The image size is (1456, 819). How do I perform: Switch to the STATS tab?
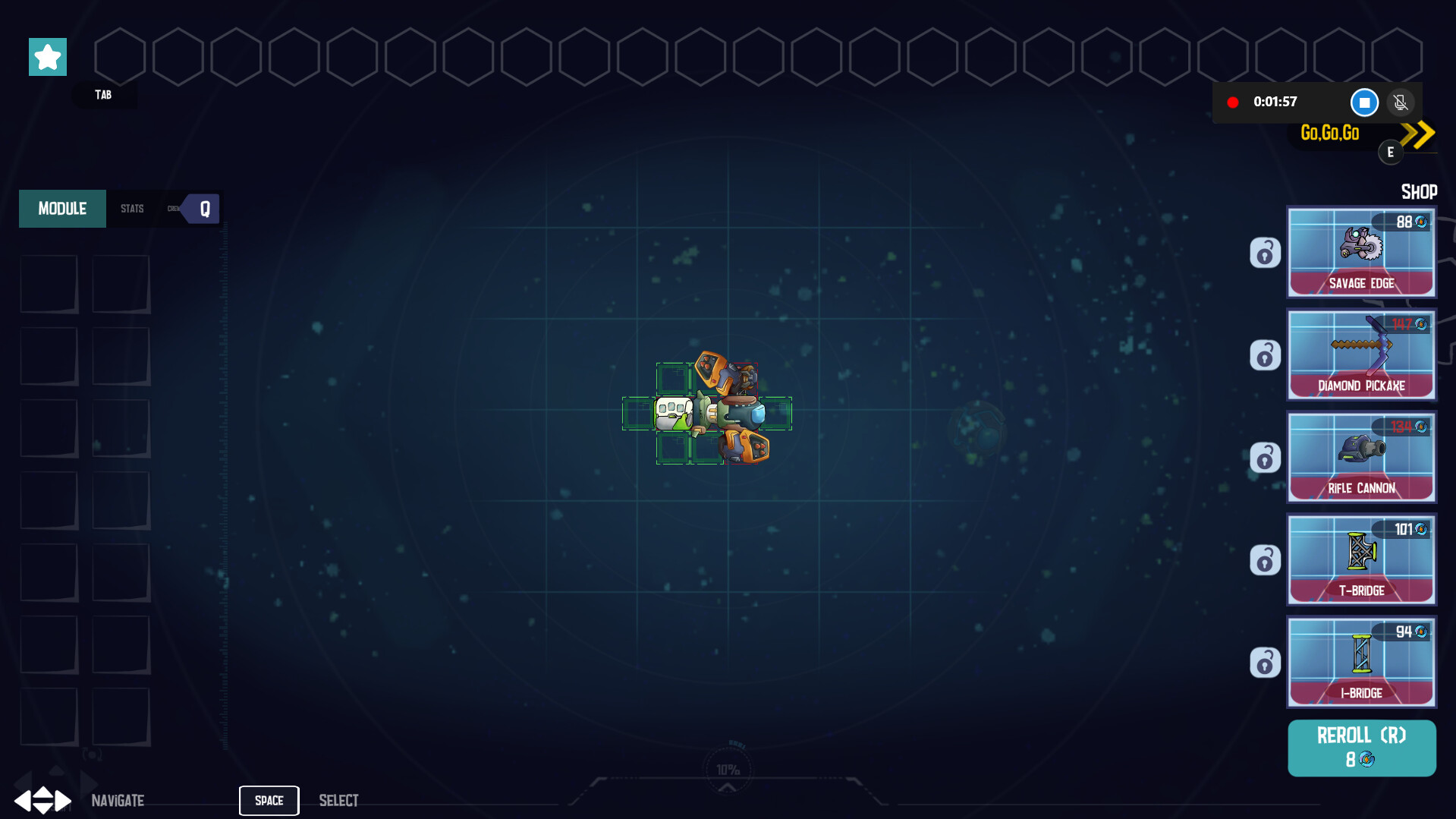pyautogui.click(x=131, y=208)
